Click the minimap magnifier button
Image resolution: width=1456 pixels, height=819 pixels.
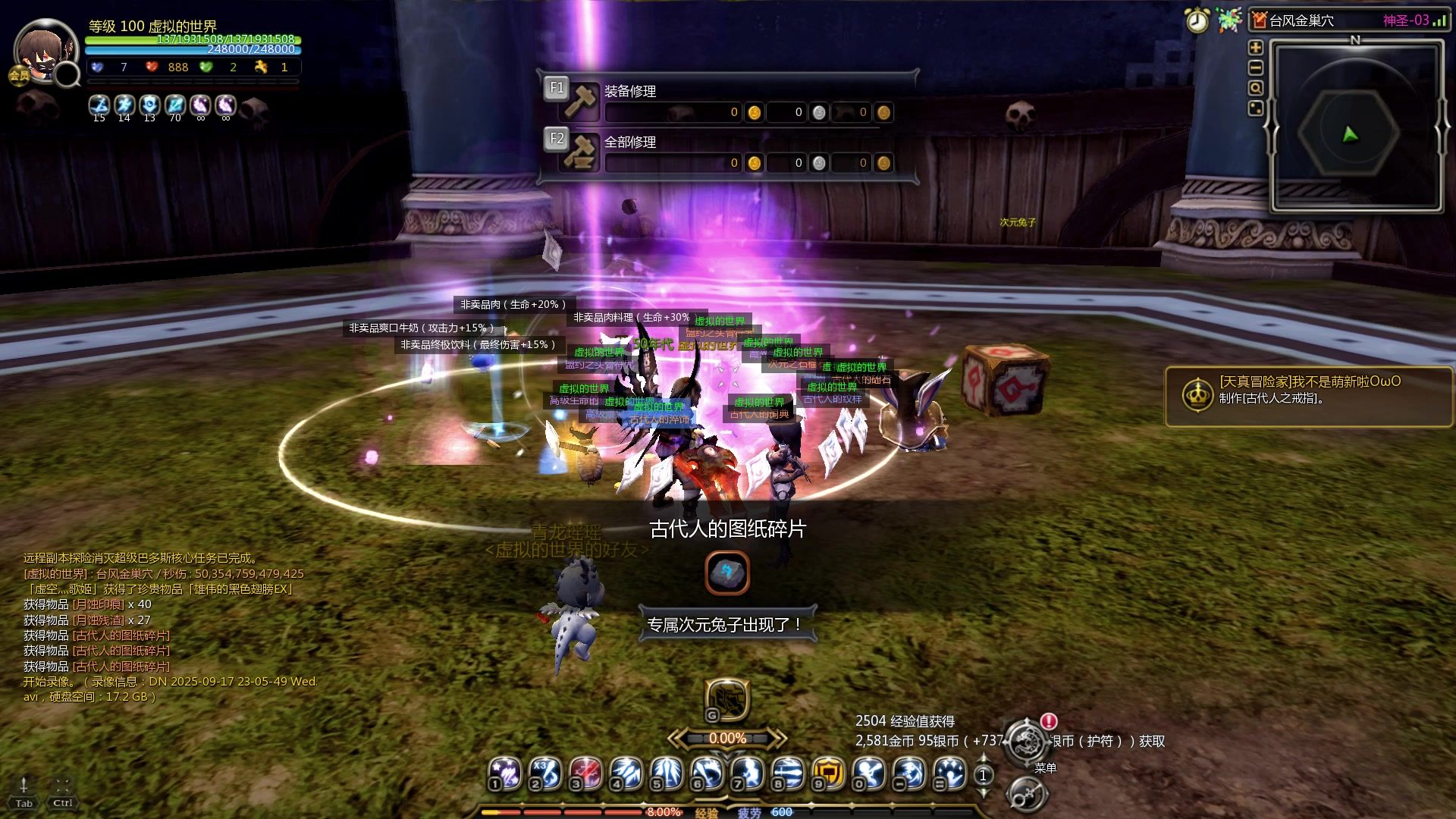point(1256,88)
